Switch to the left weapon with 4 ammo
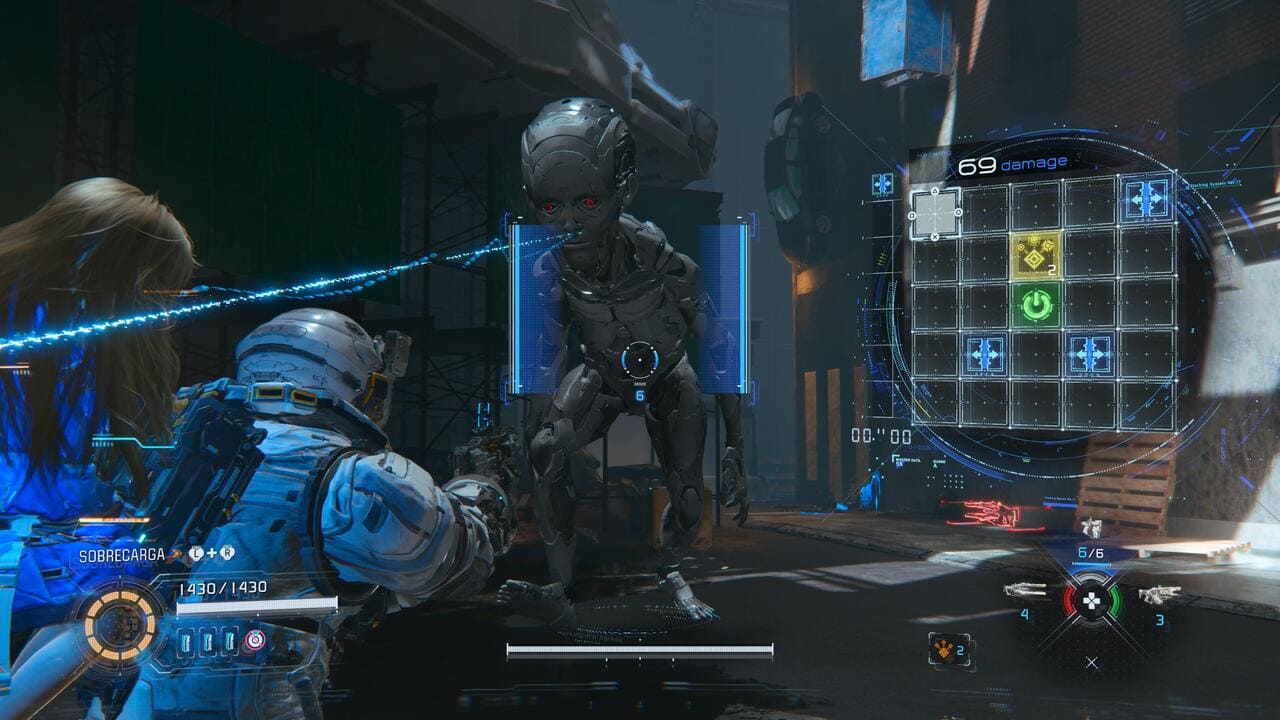Image resolution: width=1280 pixels, height=720 pixels. click(x=1025, y=590)
